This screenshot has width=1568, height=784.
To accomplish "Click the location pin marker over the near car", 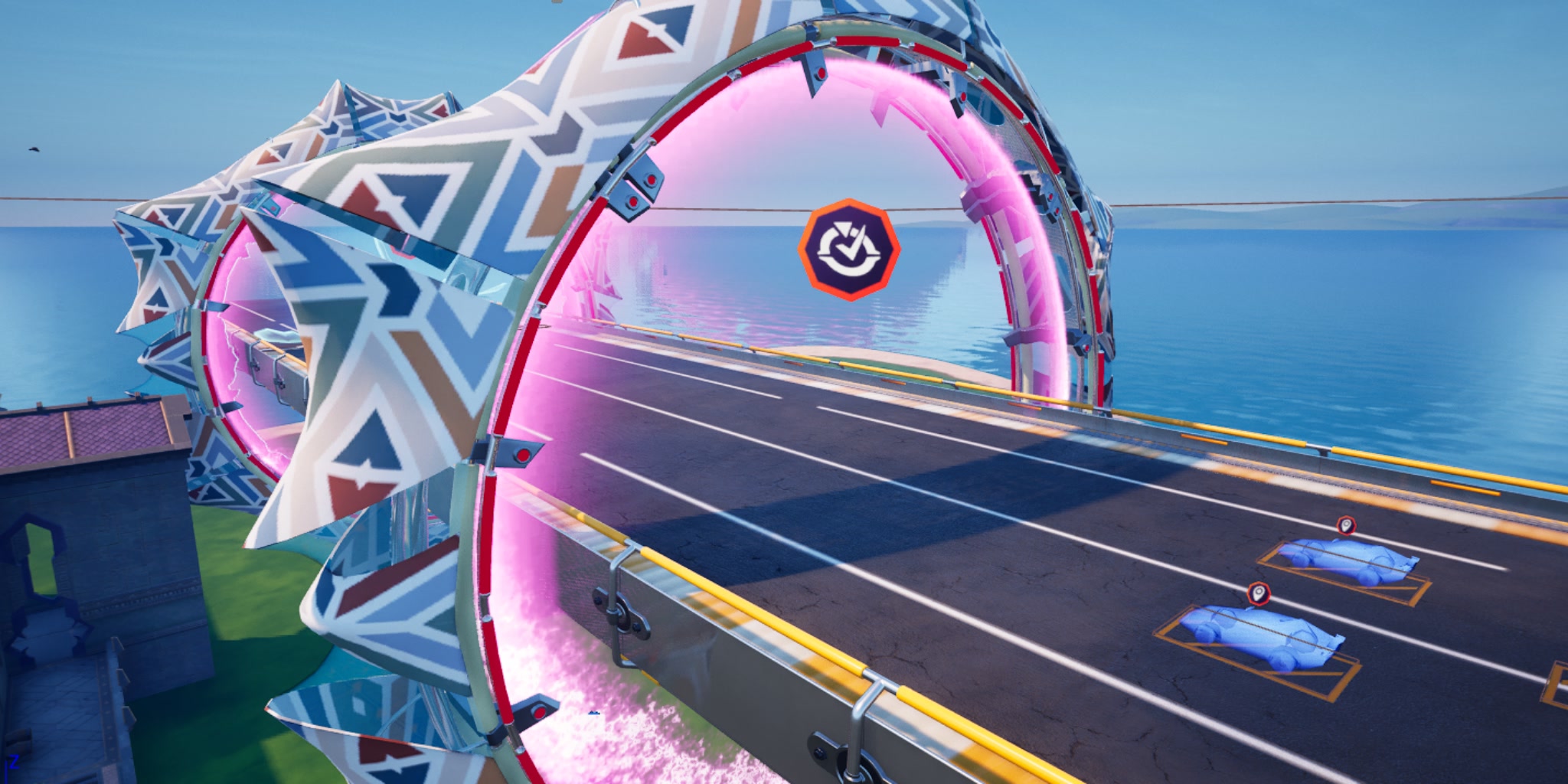I will pos(1259,593).
